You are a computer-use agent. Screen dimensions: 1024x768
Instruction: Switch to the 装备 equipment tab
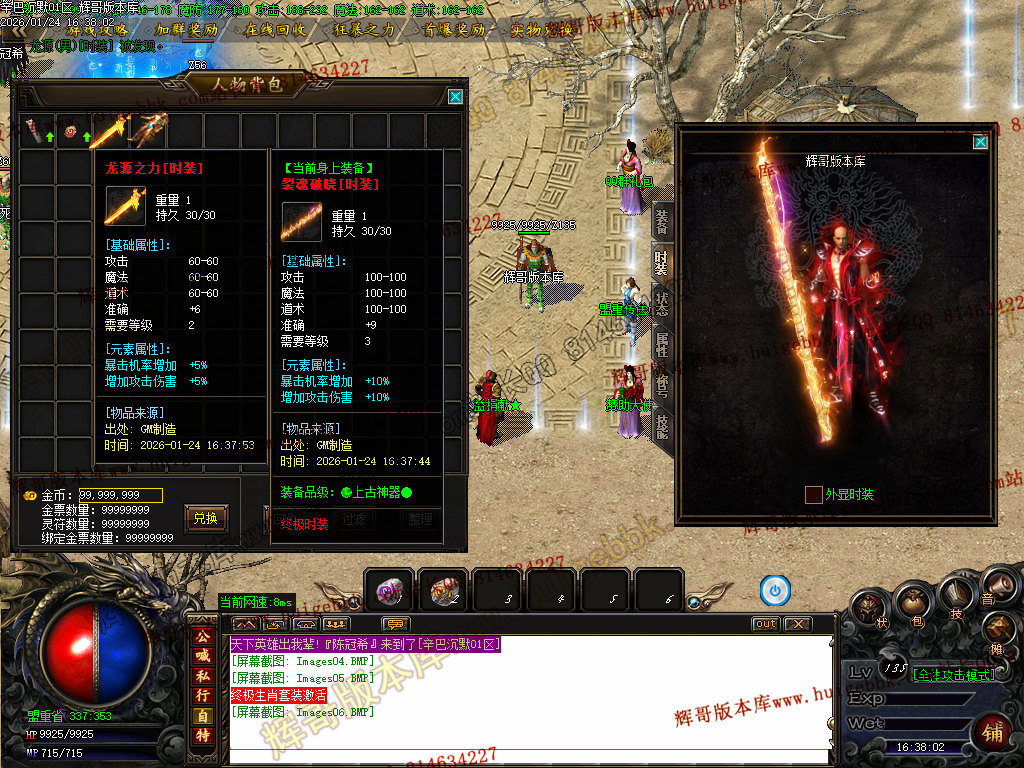[661, 223]
